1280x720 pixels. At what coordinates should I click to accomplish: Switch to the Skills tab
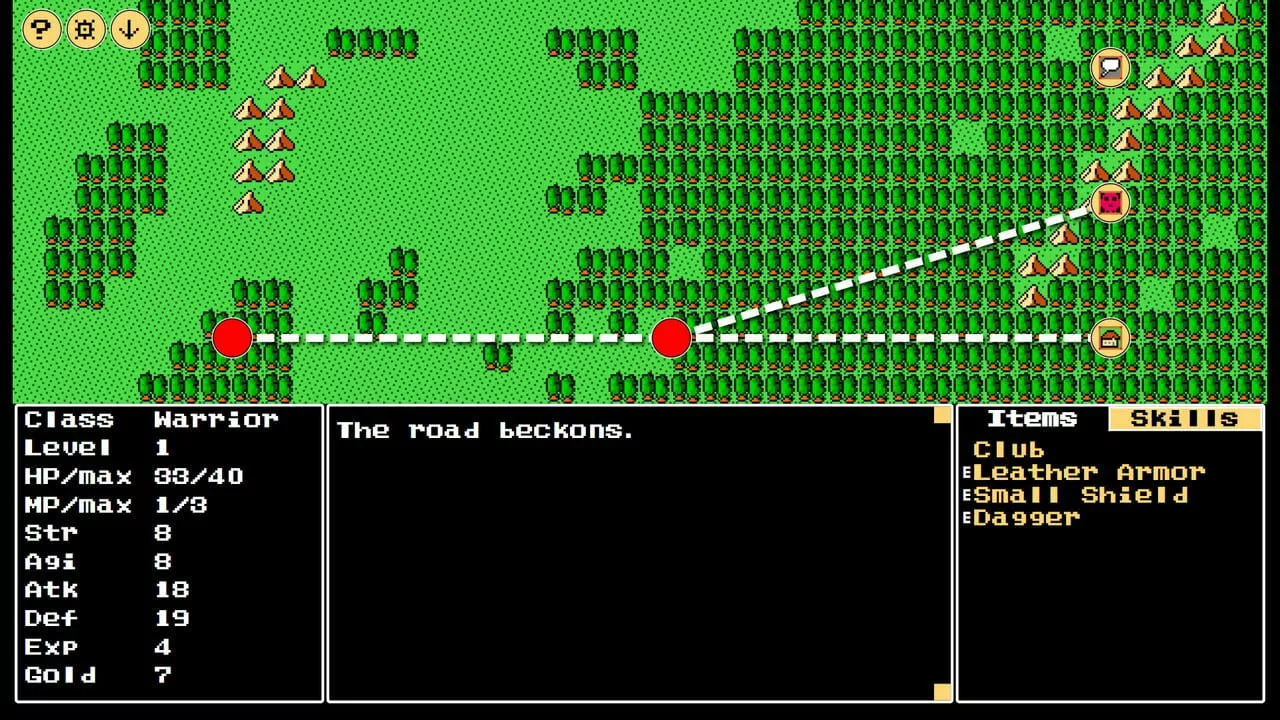[1184, 419]
